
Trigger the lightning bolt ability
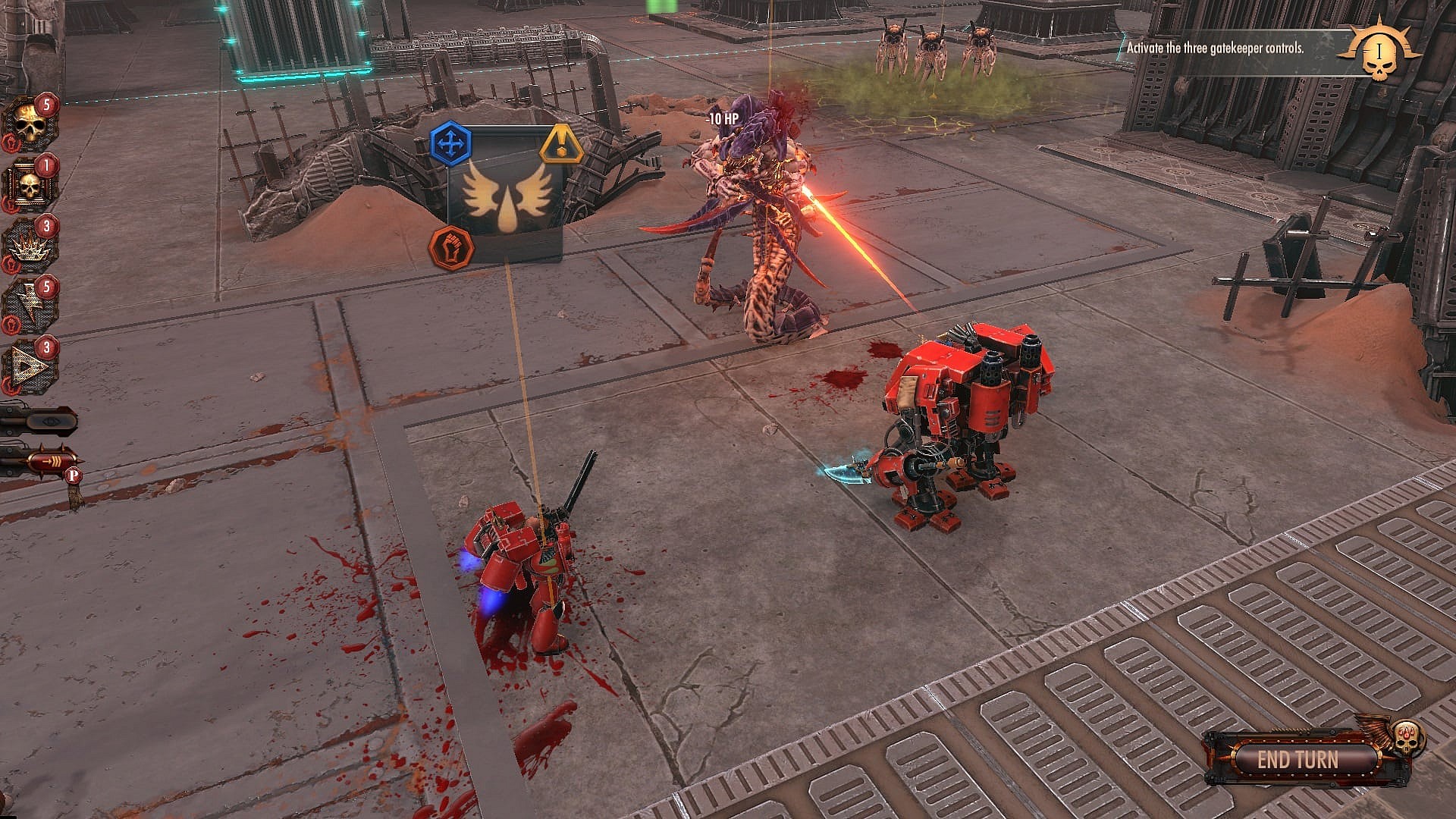tap(30, 306)
